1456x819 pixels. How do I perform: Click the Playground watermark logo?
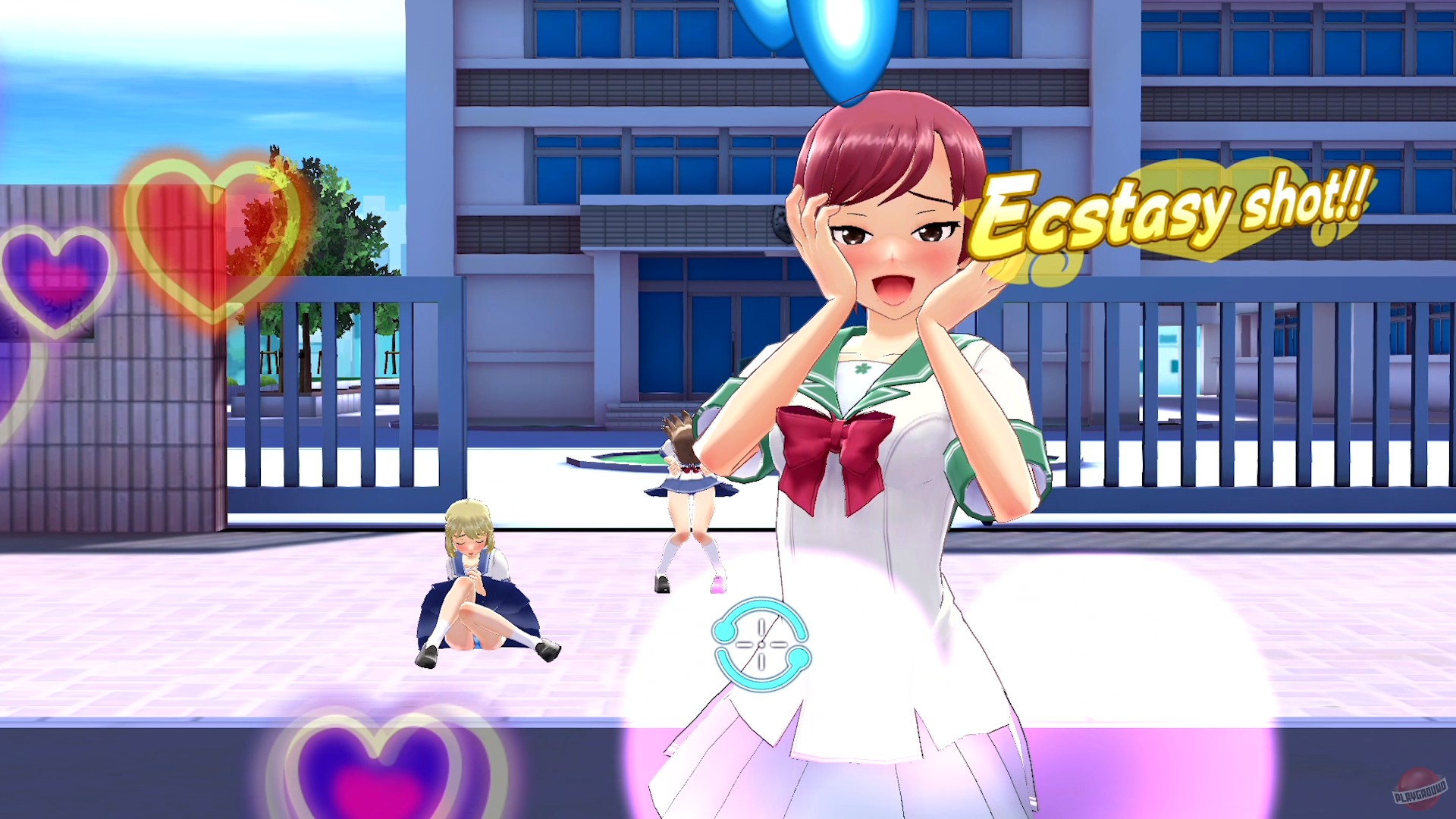tap(1419, 789)
